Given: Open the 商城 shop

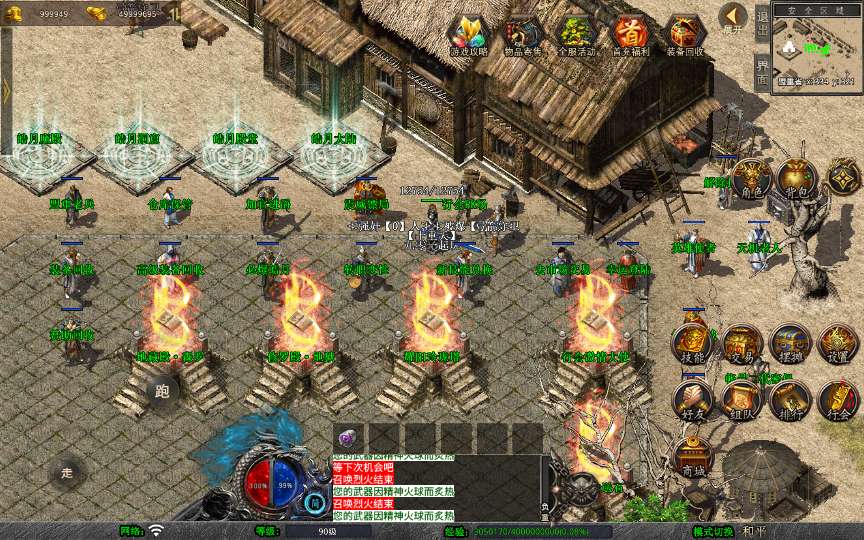Looking at the screenshot, I should tap(692, 458).
